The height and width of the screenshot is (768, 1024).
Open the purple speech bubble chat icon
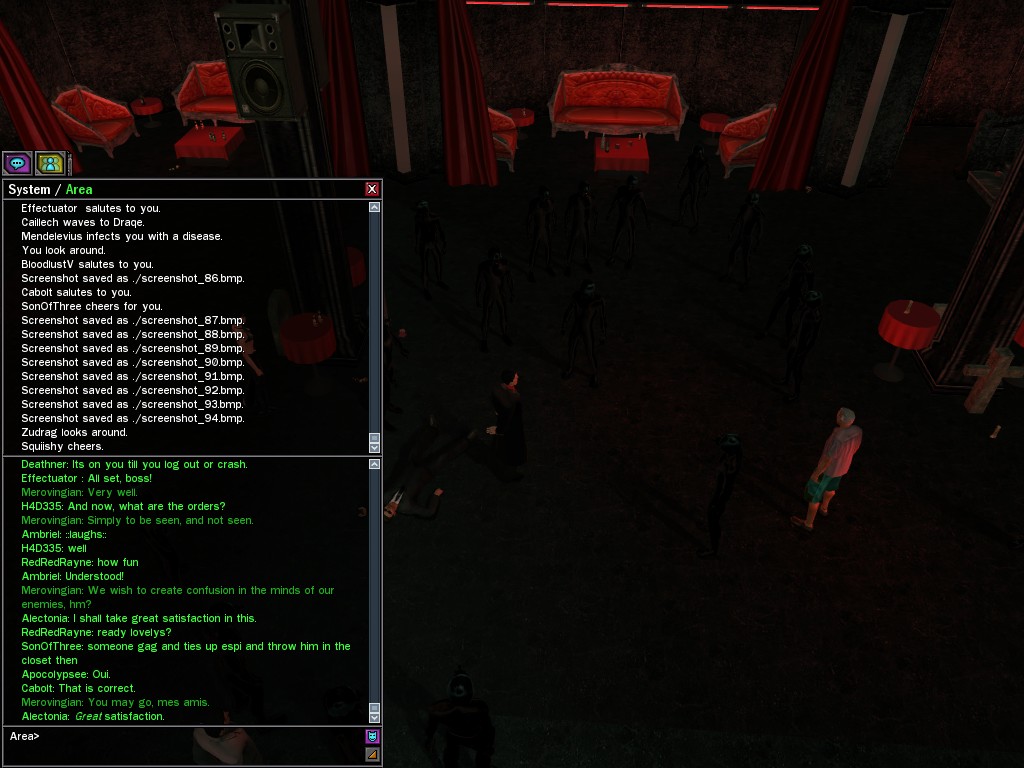tap(17, 163)
